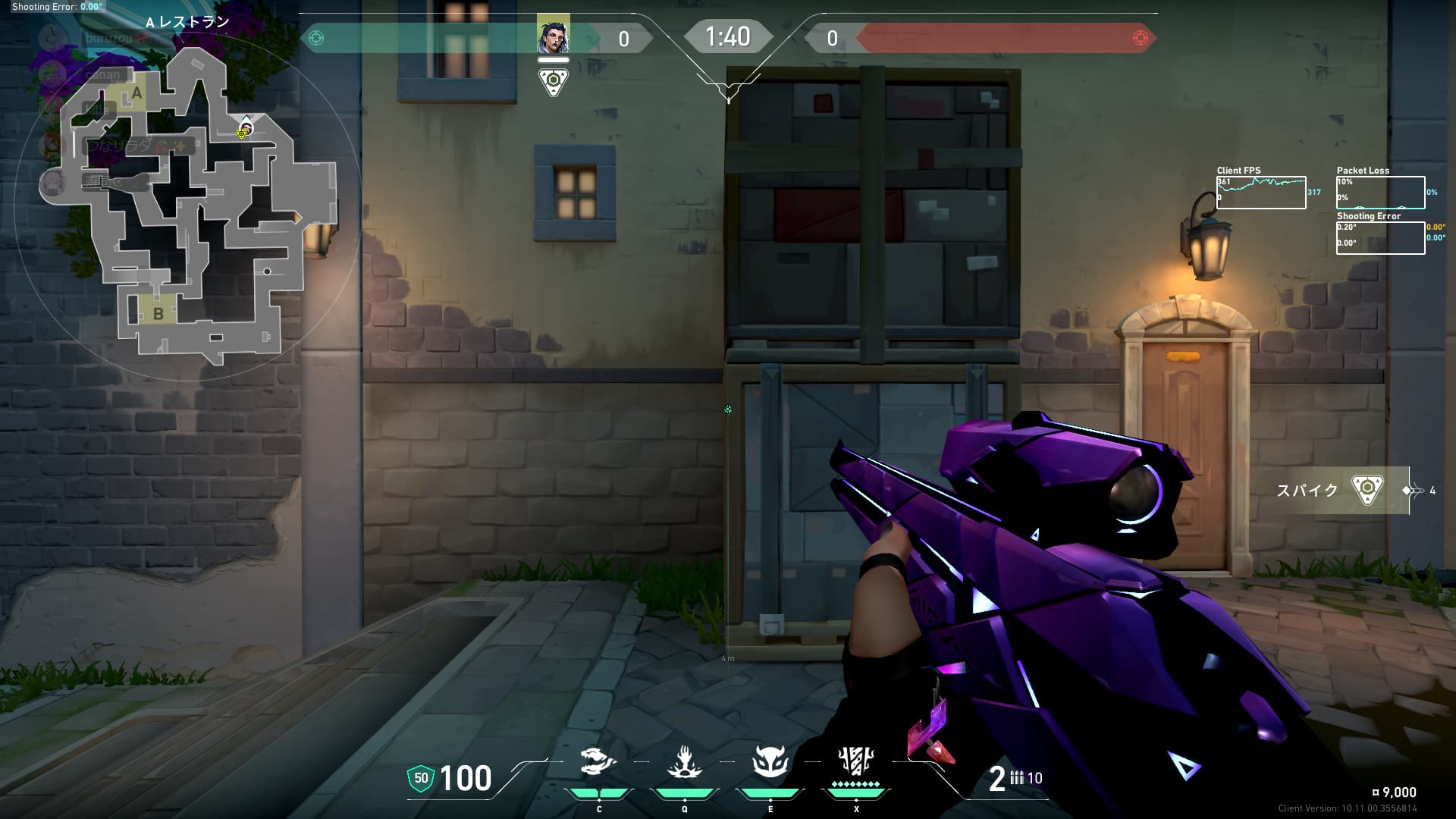
Task: Select the A site marker on minimap
Action: tap(136, 94)
